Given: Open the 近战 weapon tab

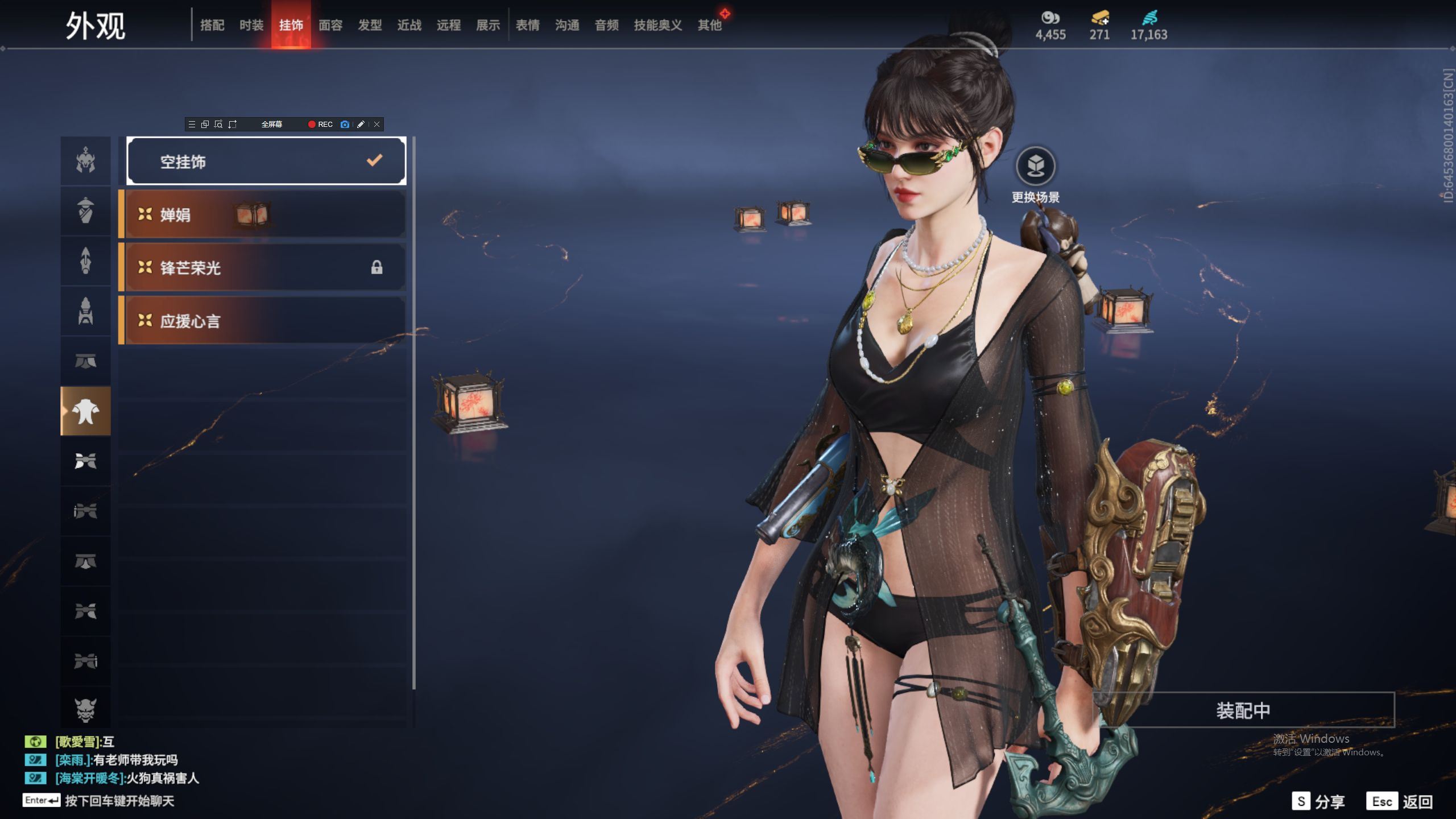Looking at the screenshot, I should click(x=409, y=25).
